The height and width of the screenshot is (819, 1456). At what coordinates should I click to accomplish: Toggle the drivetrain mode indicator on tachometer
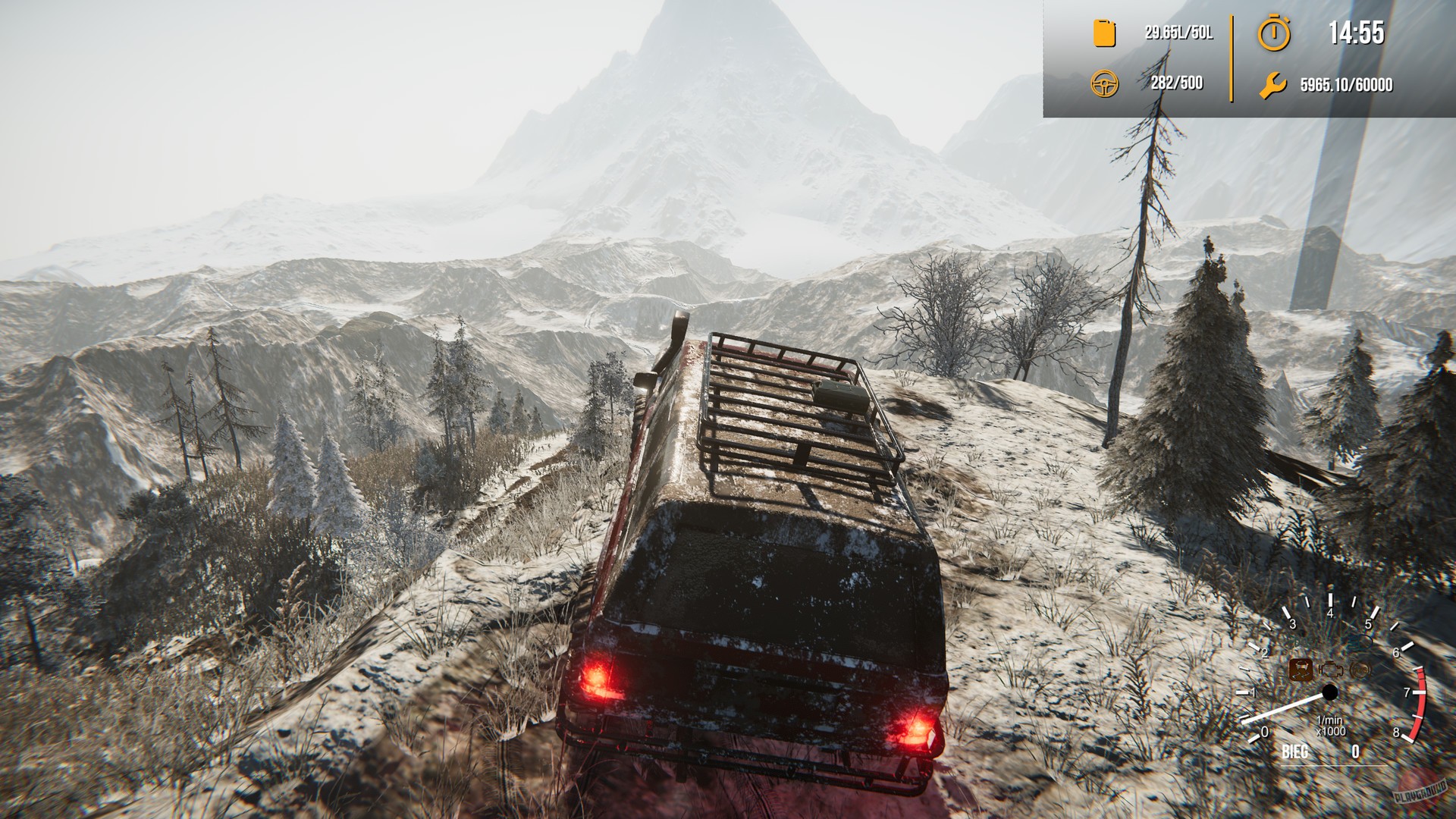(1301, 670)
